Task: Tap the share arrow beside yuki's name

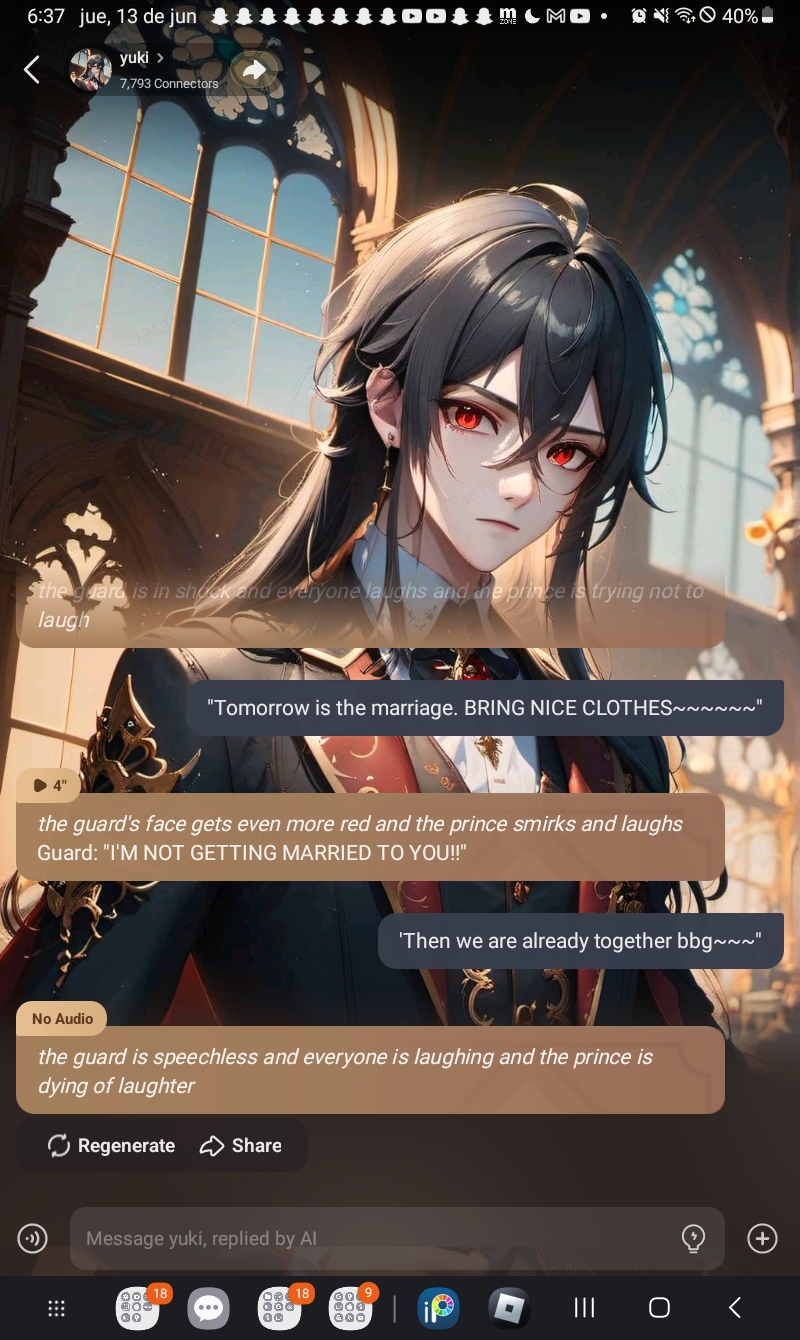Action: point(255,70)
